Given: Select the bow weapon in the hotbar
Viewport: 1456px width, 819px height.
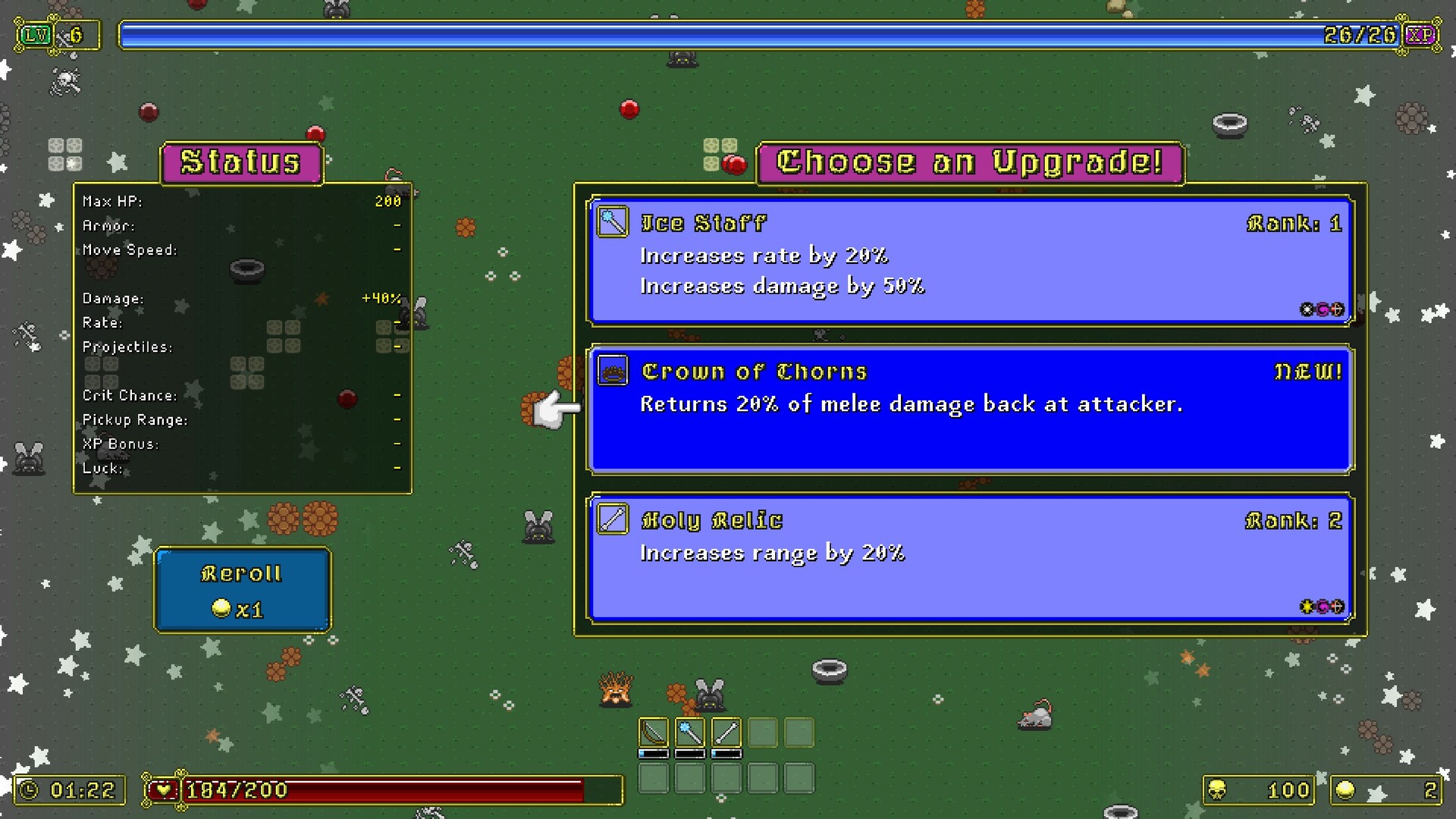Looking at the screenshot, I should click(x=654, y=732).
